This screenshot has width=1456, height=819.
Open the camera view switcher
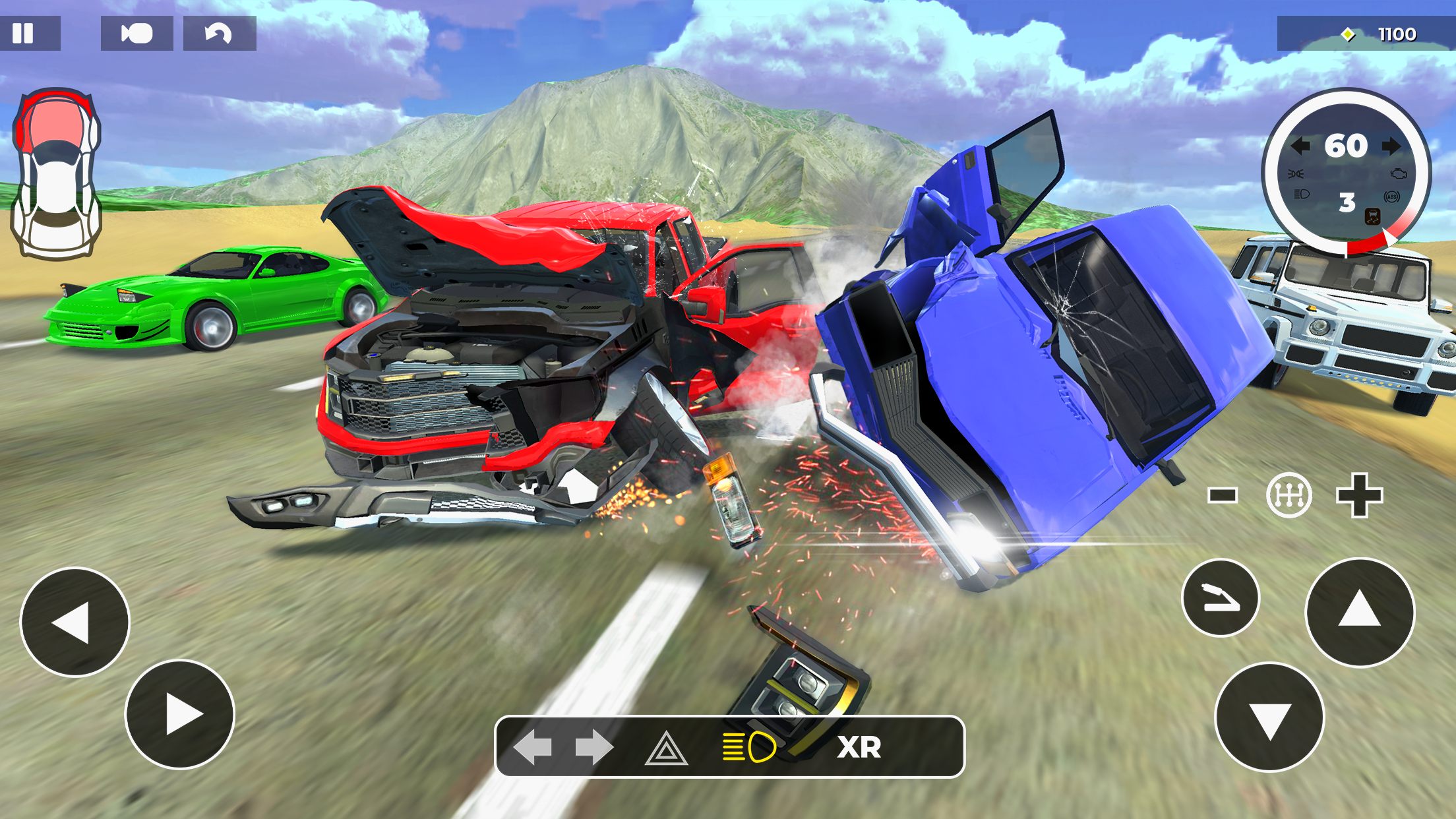[x=136, y=33]
